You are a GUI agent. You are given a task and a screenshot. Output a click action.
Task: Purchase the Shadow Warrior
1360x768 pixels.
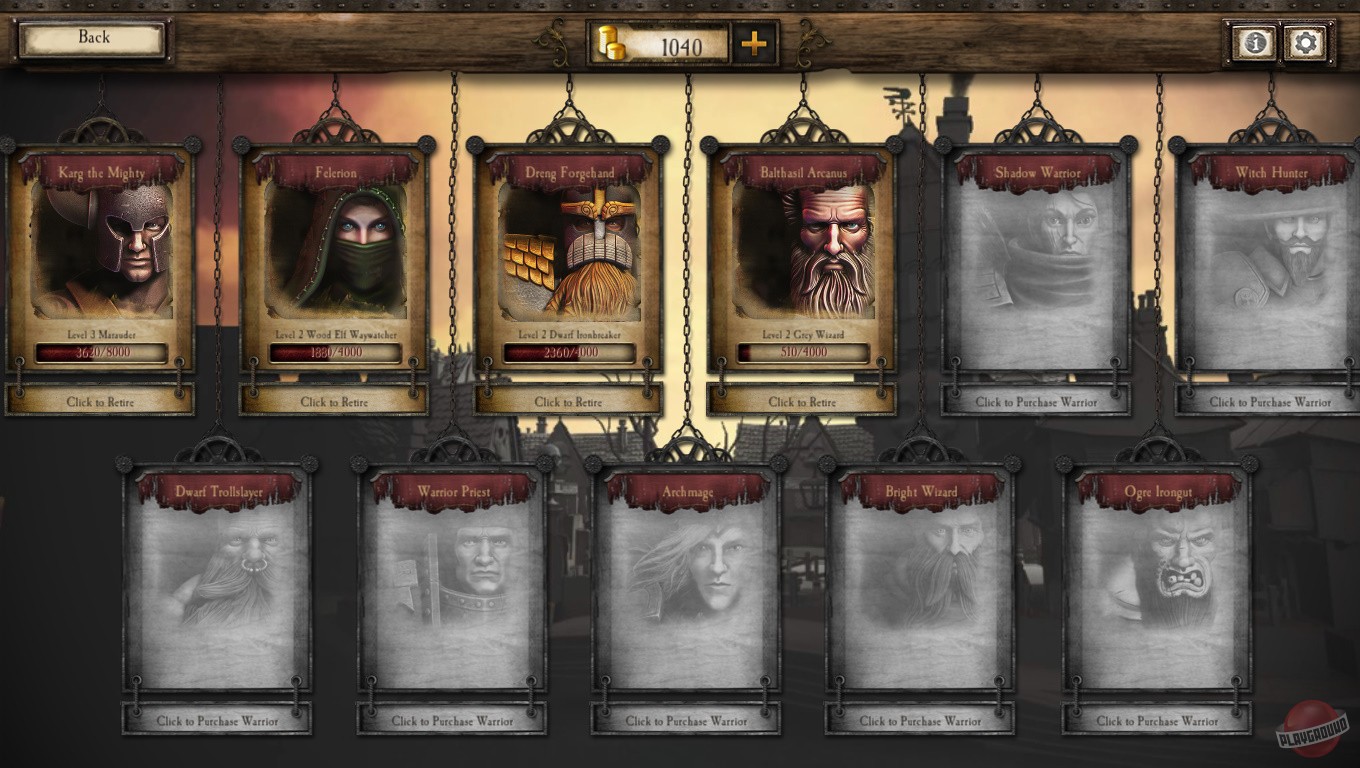(x=1037, y=400)
